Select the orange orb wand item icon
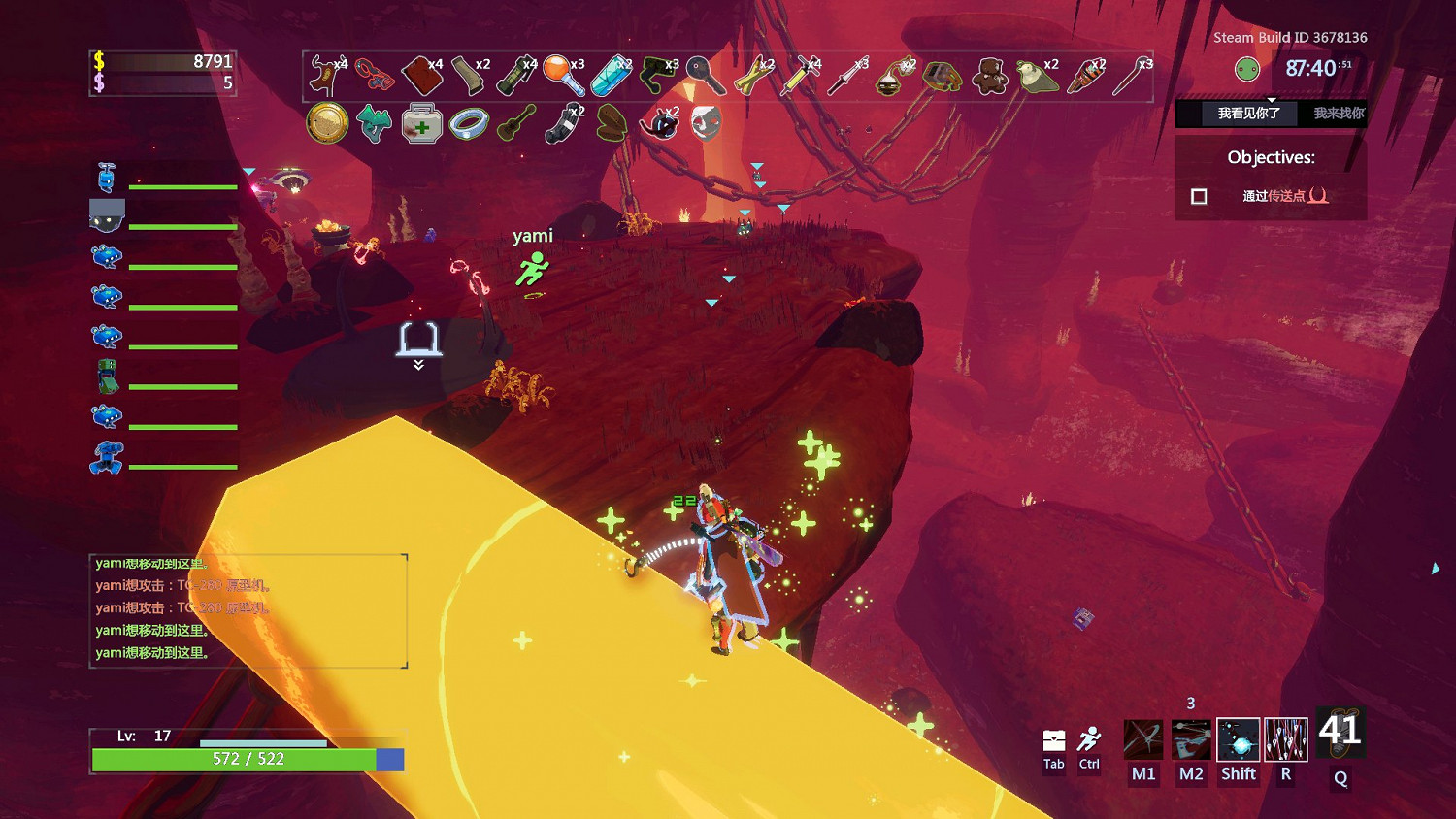The width and height of the screenshot is (1456, 819). click(x=562, y=76)
